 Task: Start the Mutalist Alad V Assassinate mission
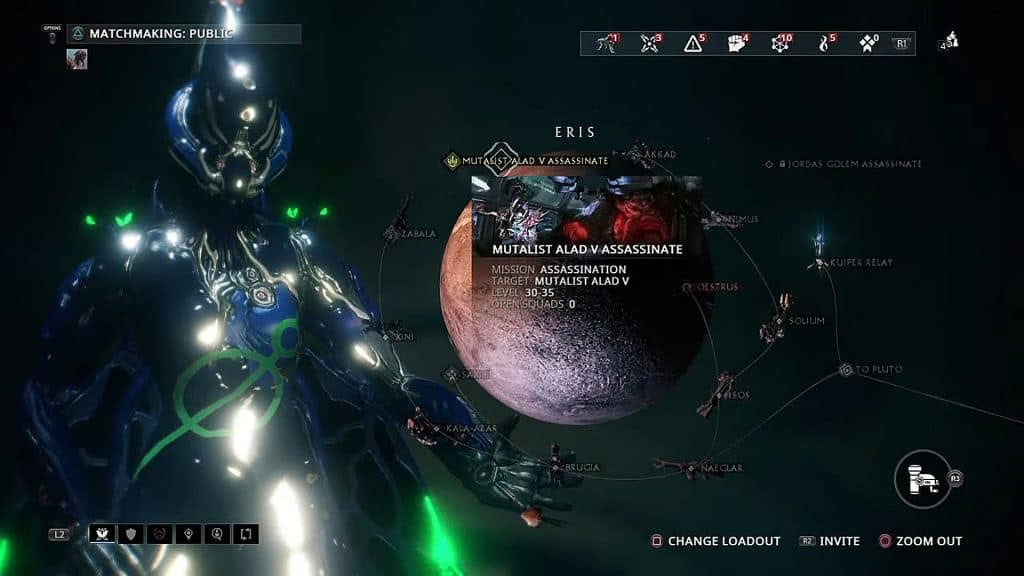tap(452, 160)
